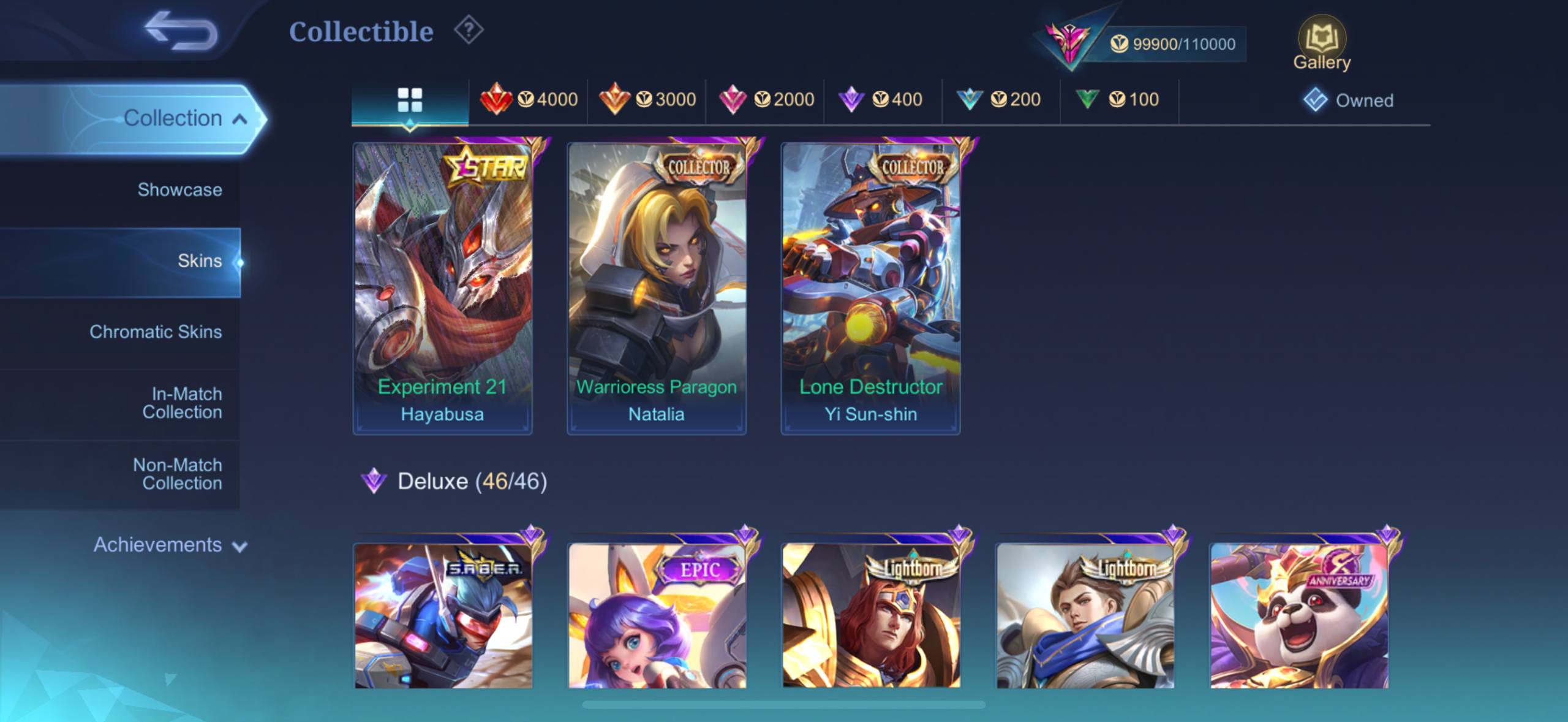Open Chromatic Skins
1568x722 pixels.
click(156, 332)
